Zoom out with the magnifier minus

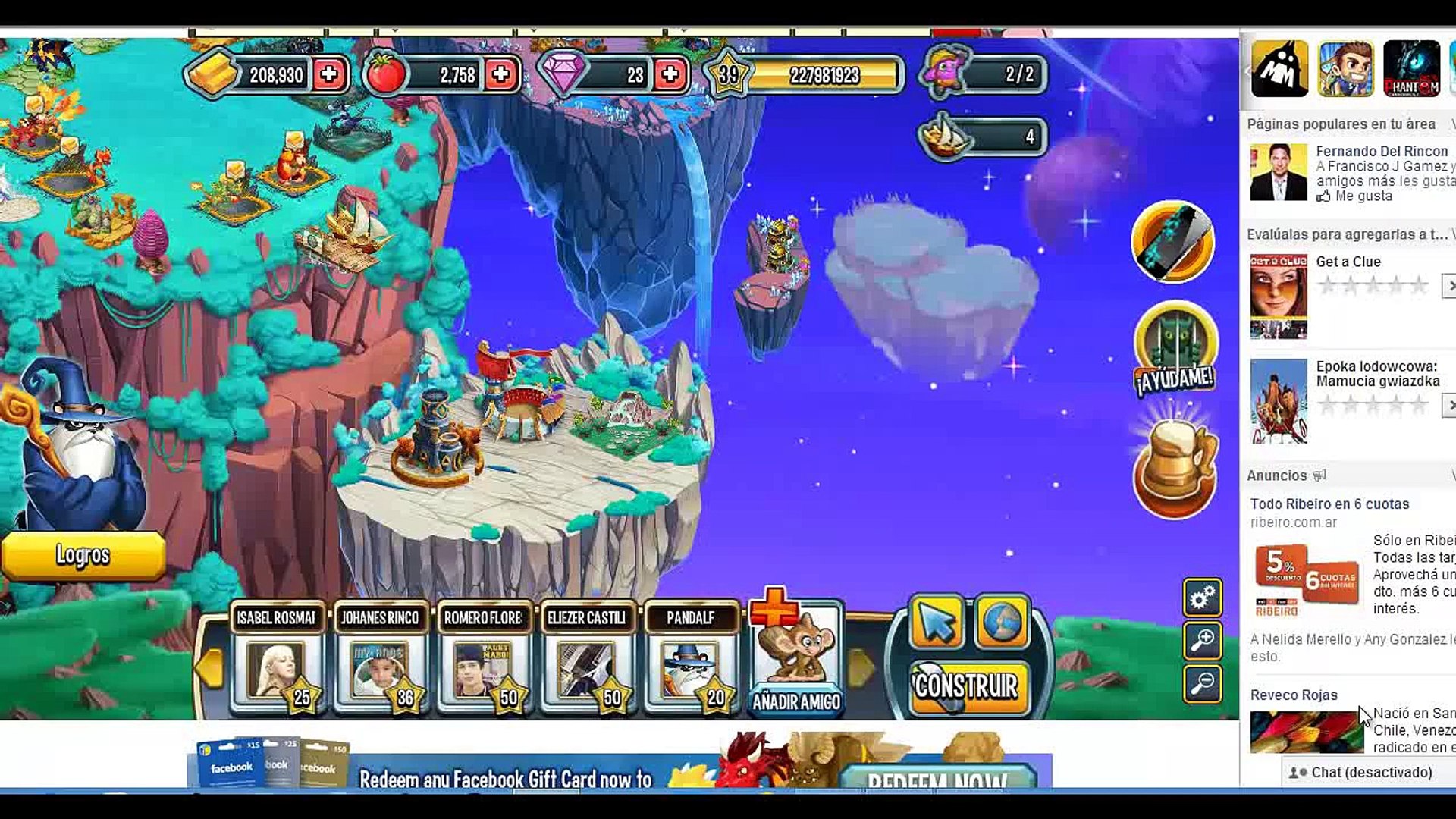pyautogui.click(x=1202, y=684)
